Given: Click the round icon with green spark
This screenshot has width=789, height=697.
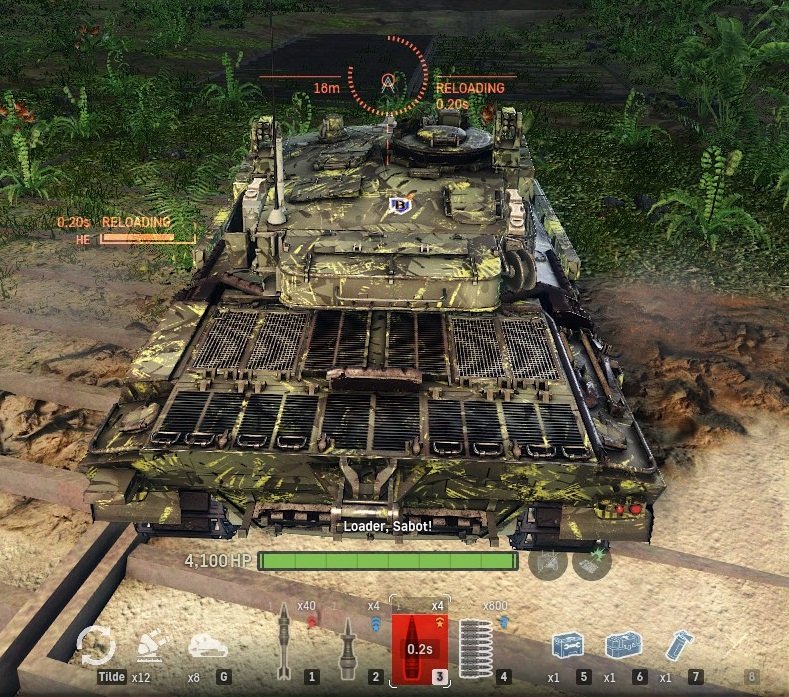Looking at the screenshot, I should click(592, 562).
